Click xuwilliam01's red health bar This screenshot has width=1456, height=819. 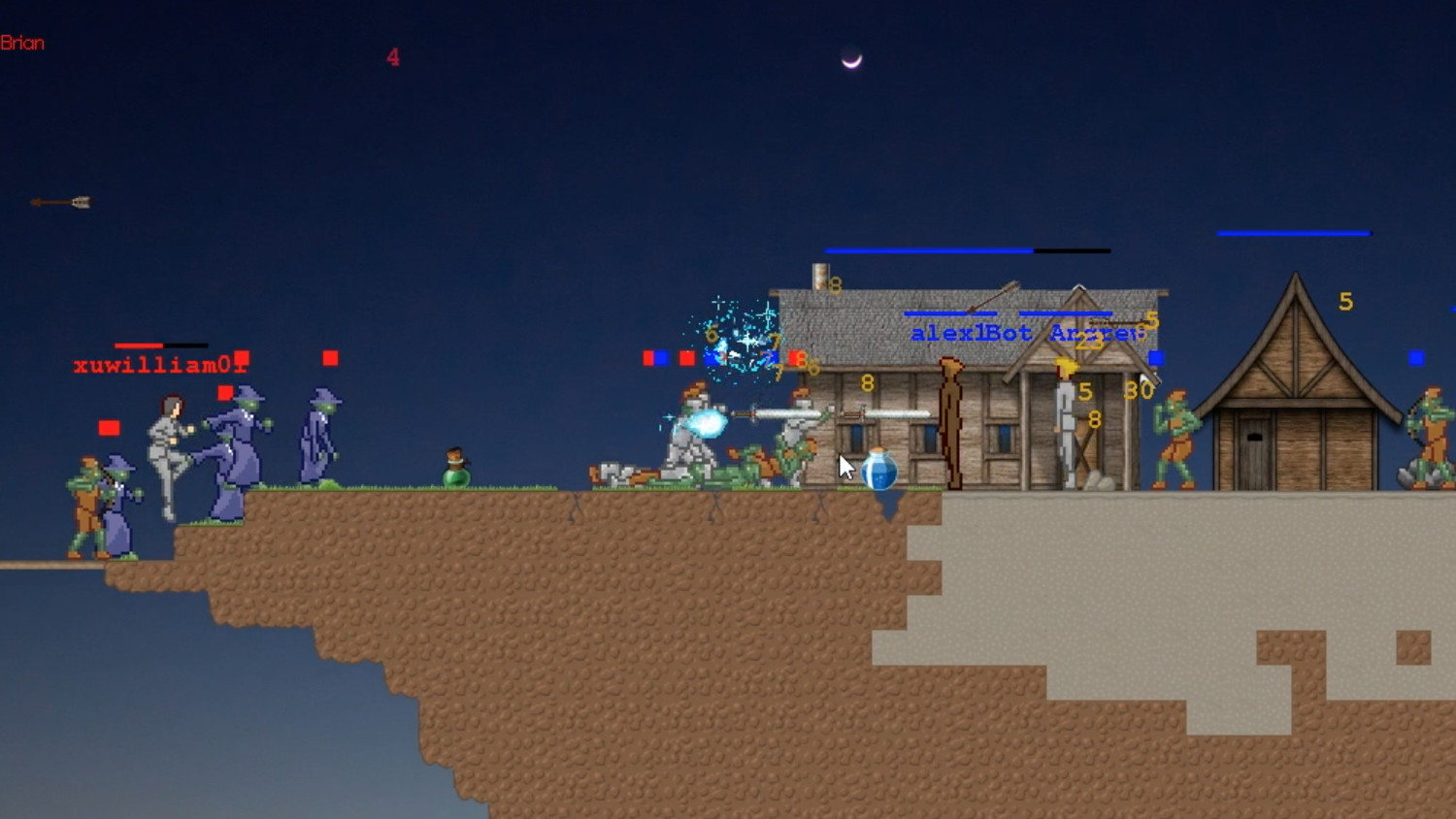point(138,345)
